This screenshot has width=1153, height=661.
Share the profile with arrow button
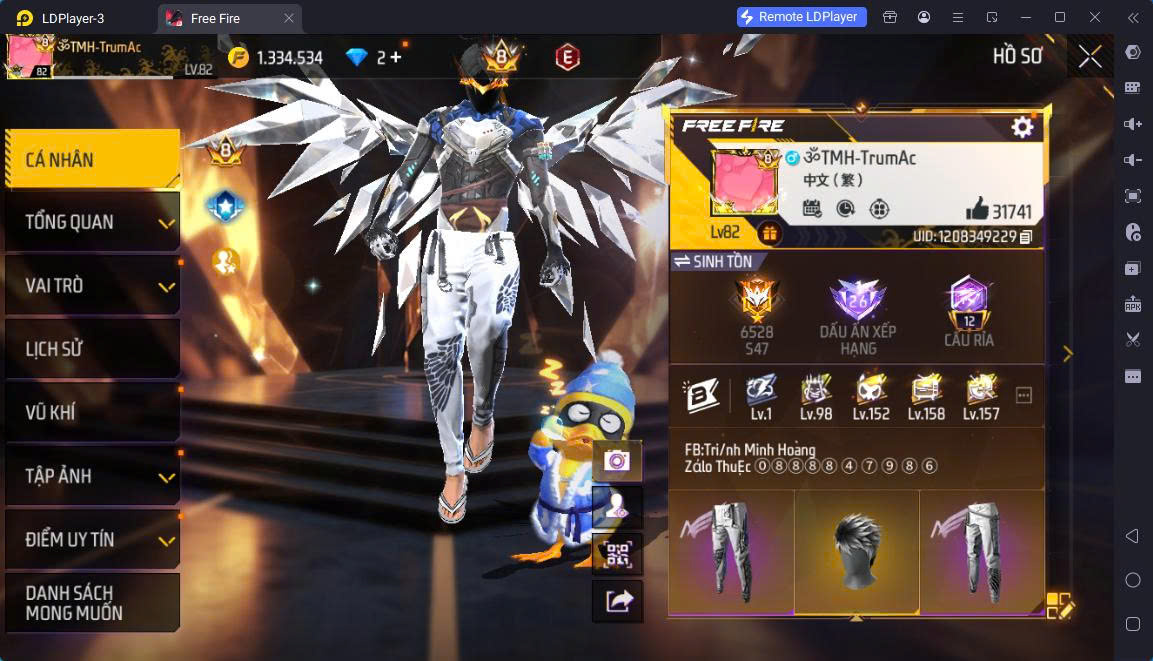point(617,601)
